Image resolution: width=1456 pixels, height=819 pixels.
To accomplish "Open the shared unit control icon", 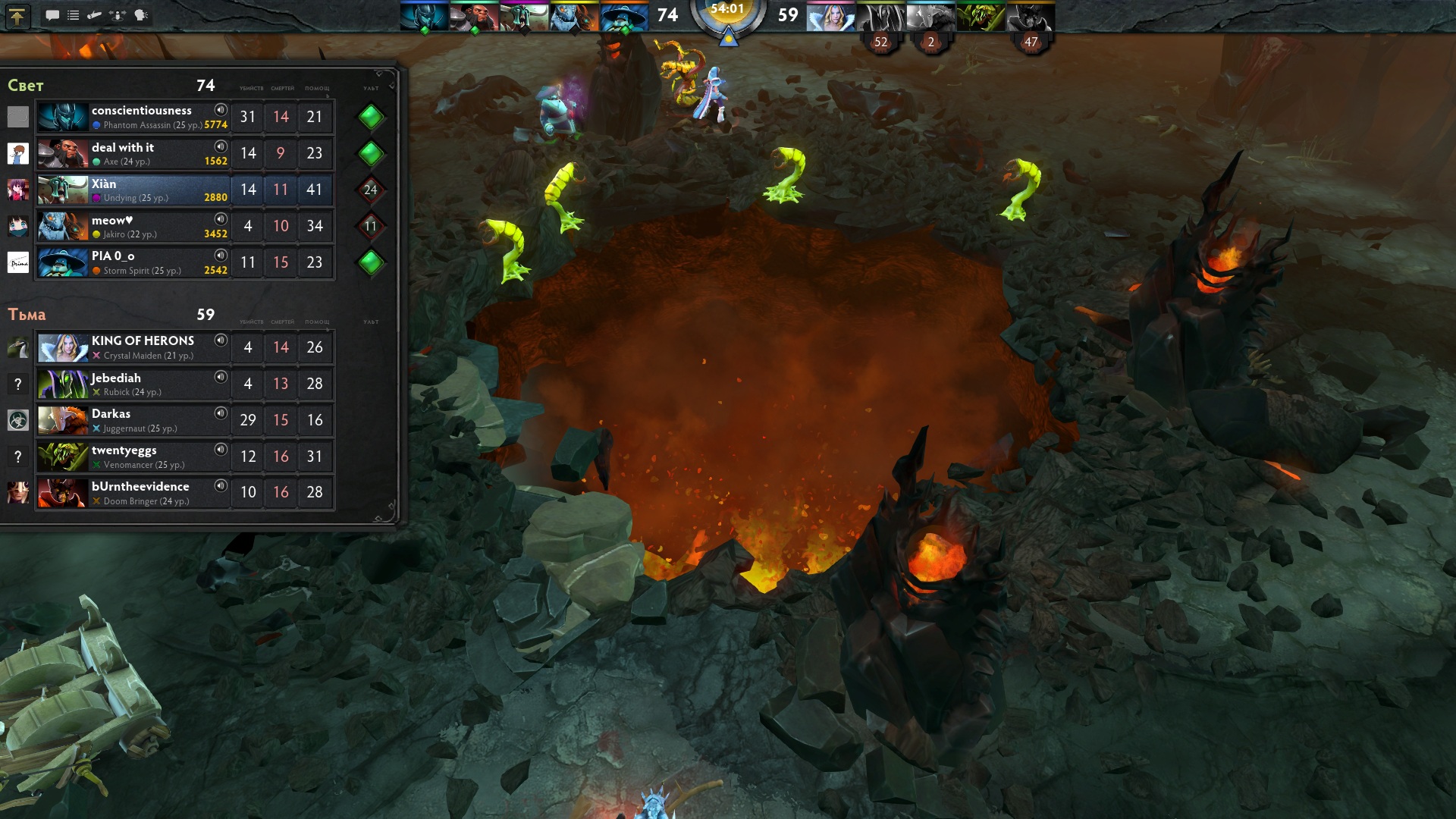I will (x=118, y=15).
